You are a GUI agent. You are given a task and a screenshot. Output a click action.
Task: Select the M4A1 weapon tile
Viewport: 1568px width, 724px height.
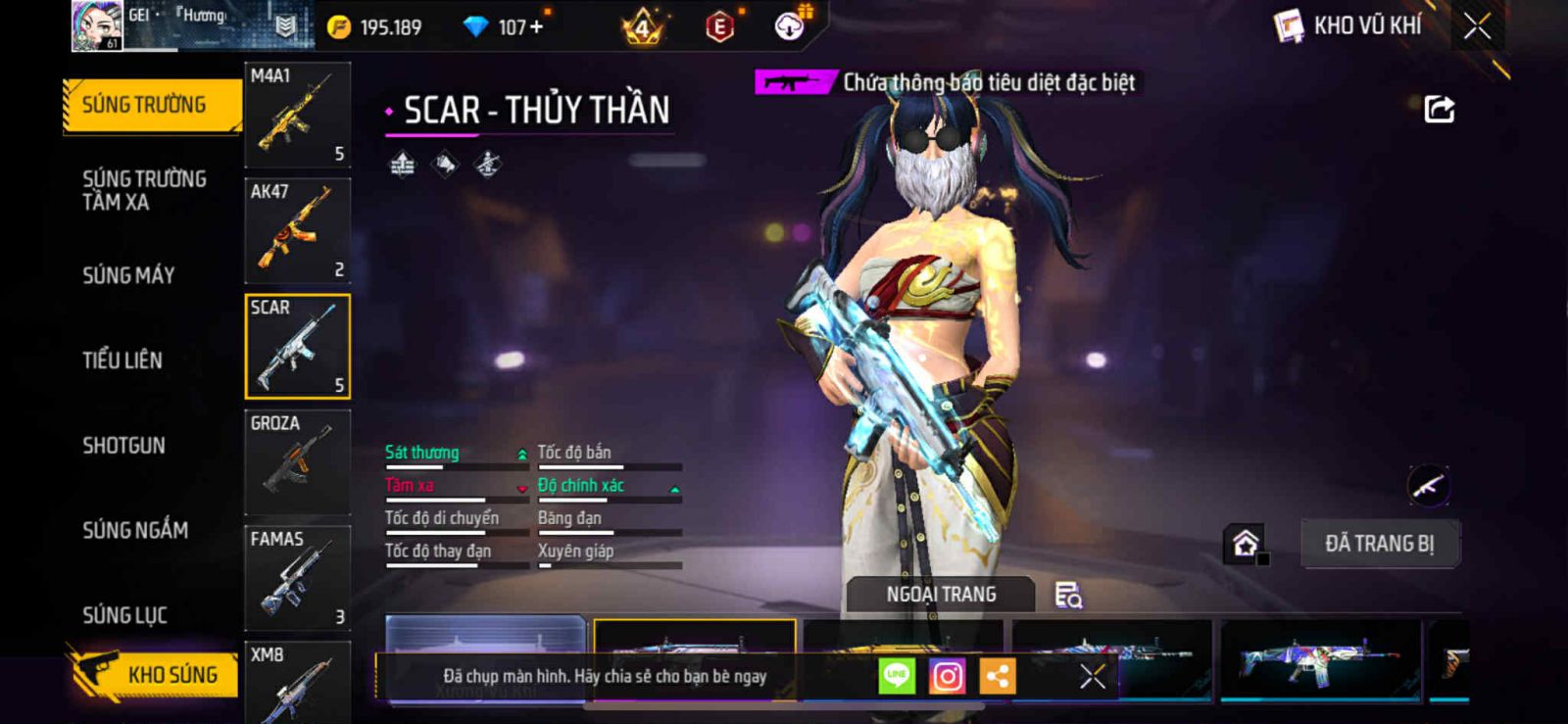point(297,115)
